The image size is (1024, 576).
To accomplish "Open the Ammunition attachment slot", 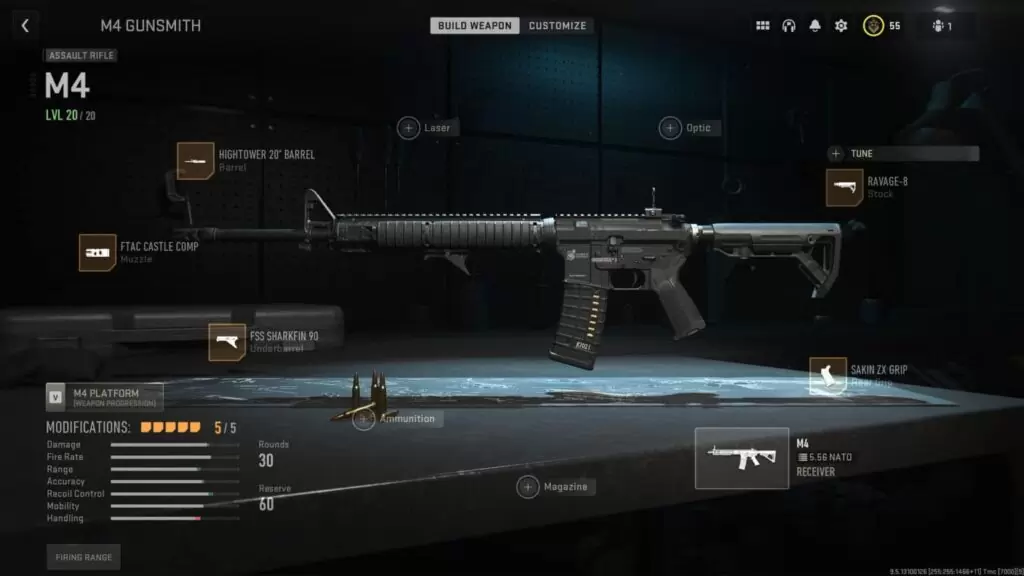I will [x=365, y=419].
